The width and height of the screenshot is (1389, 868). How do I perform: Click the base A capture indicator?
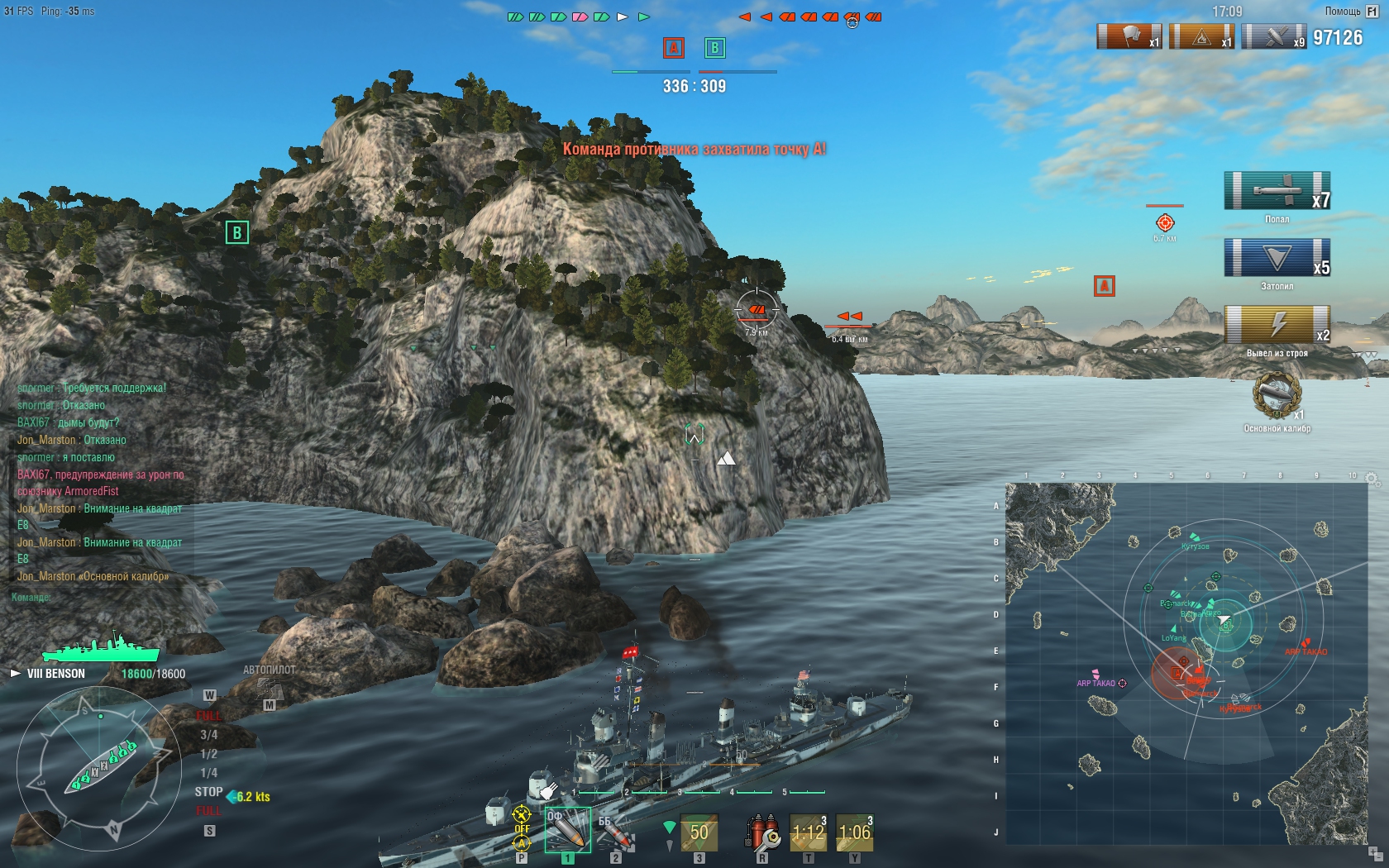[674, 48]
